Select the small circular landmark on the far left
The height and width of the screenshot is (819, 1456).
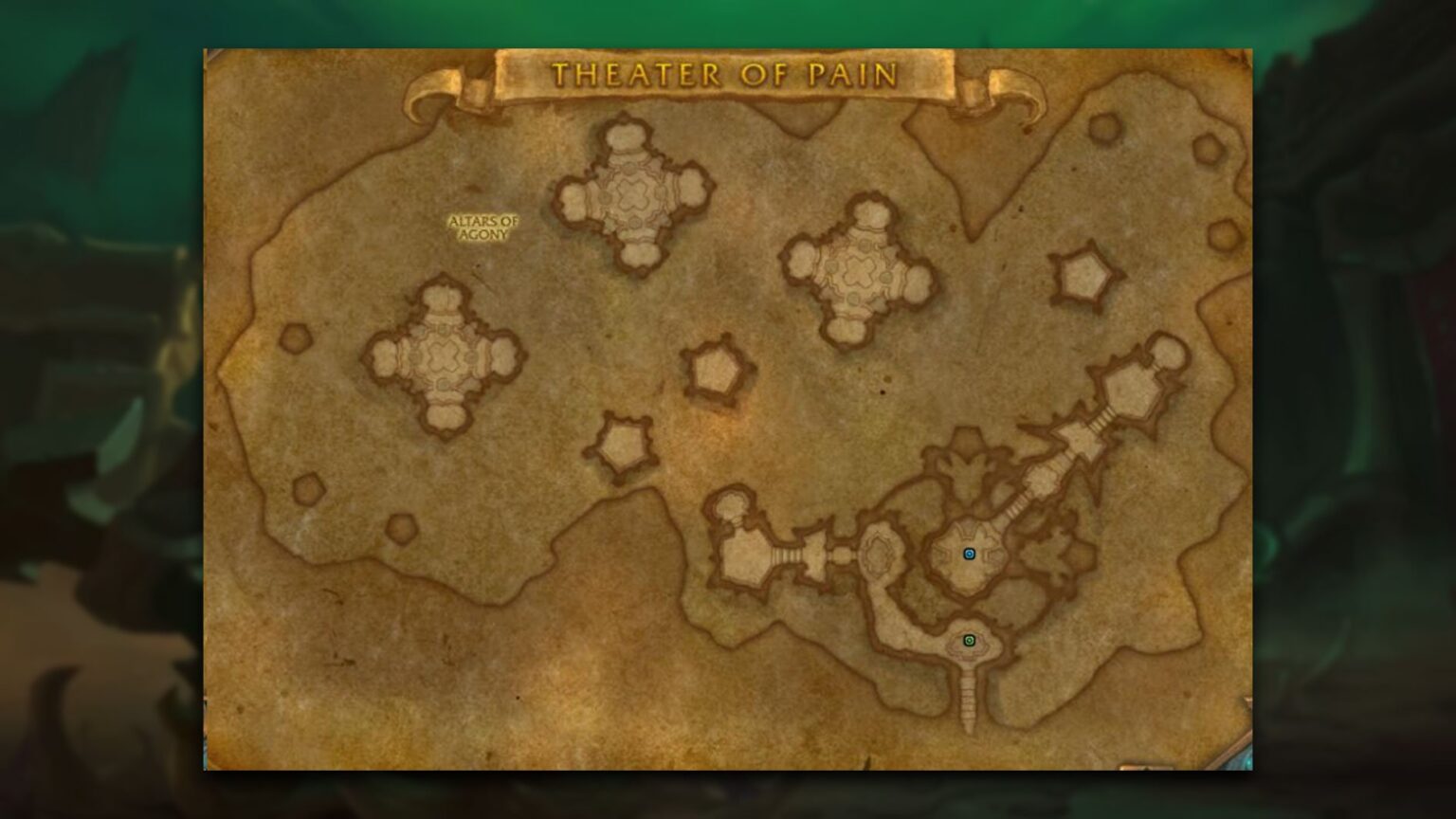coord(295,337)
